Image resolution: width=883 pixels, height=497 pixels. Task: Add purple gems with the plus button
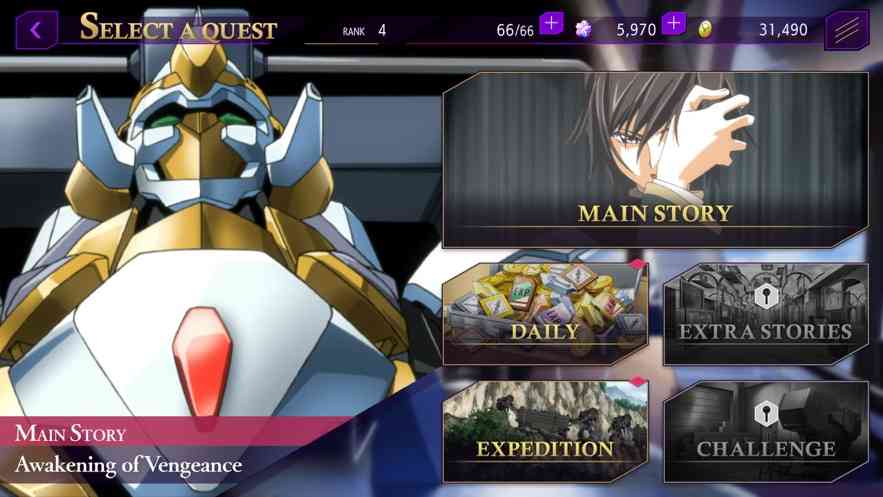click(x=674, y=23)
